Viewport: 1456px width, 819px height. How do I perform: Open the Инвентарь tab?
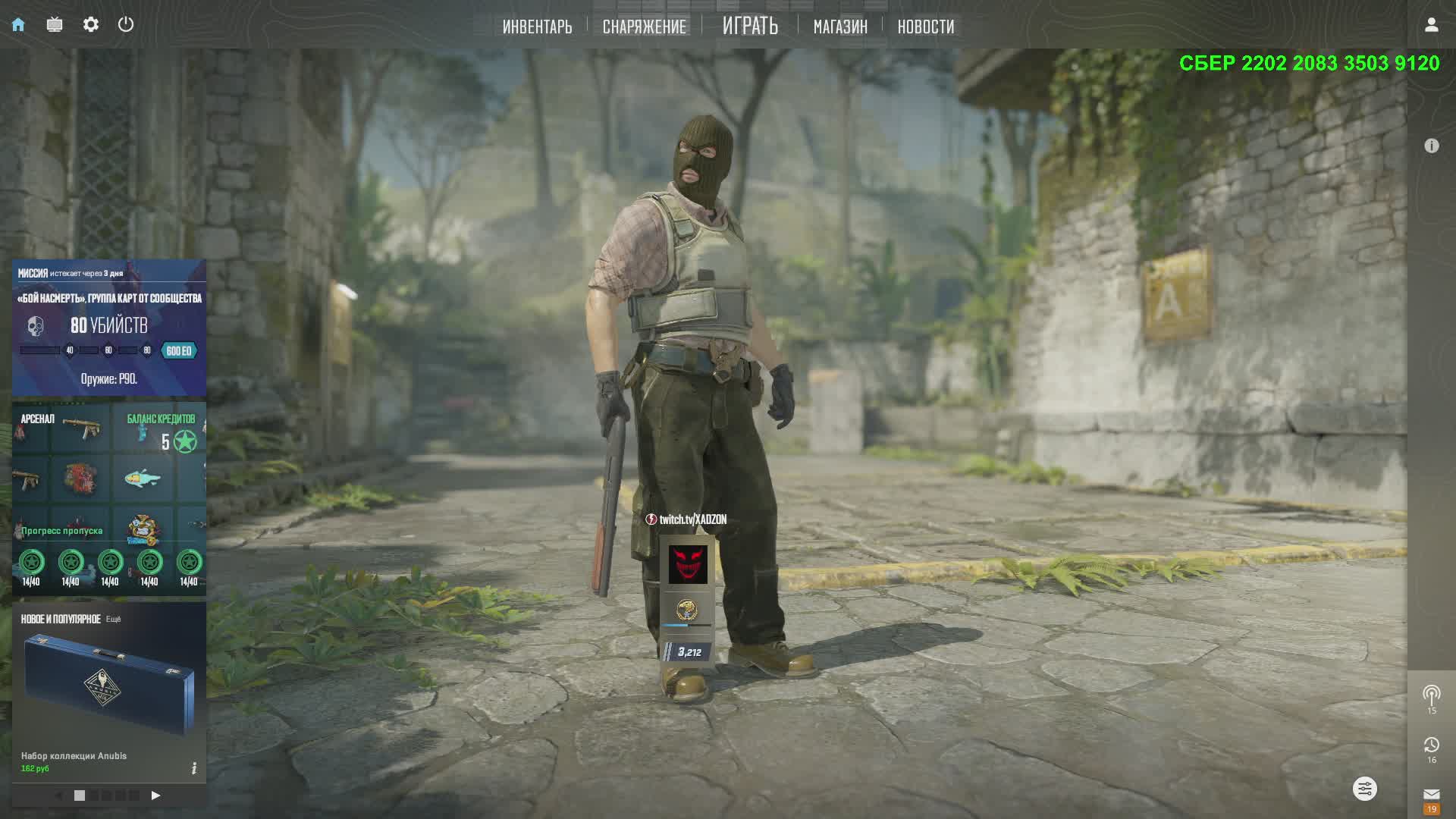(x=537, y=27)
